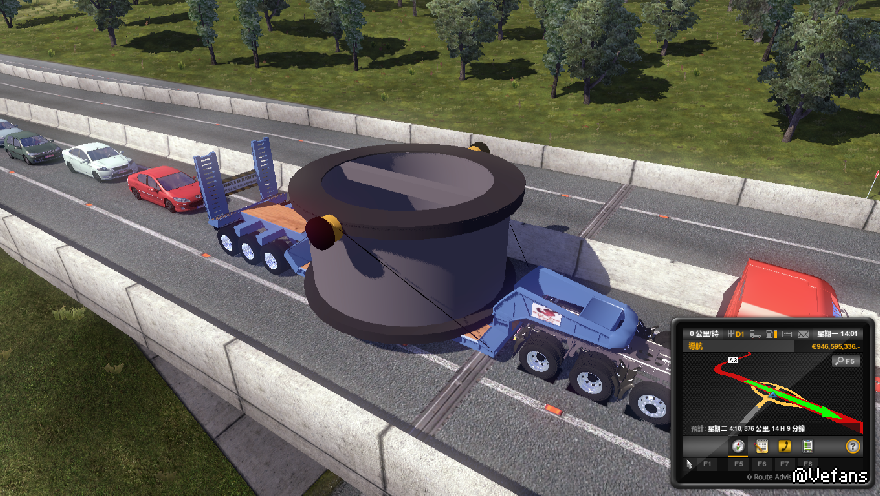
Task: Open the question mark help button
Action: [x=853, y=446]
